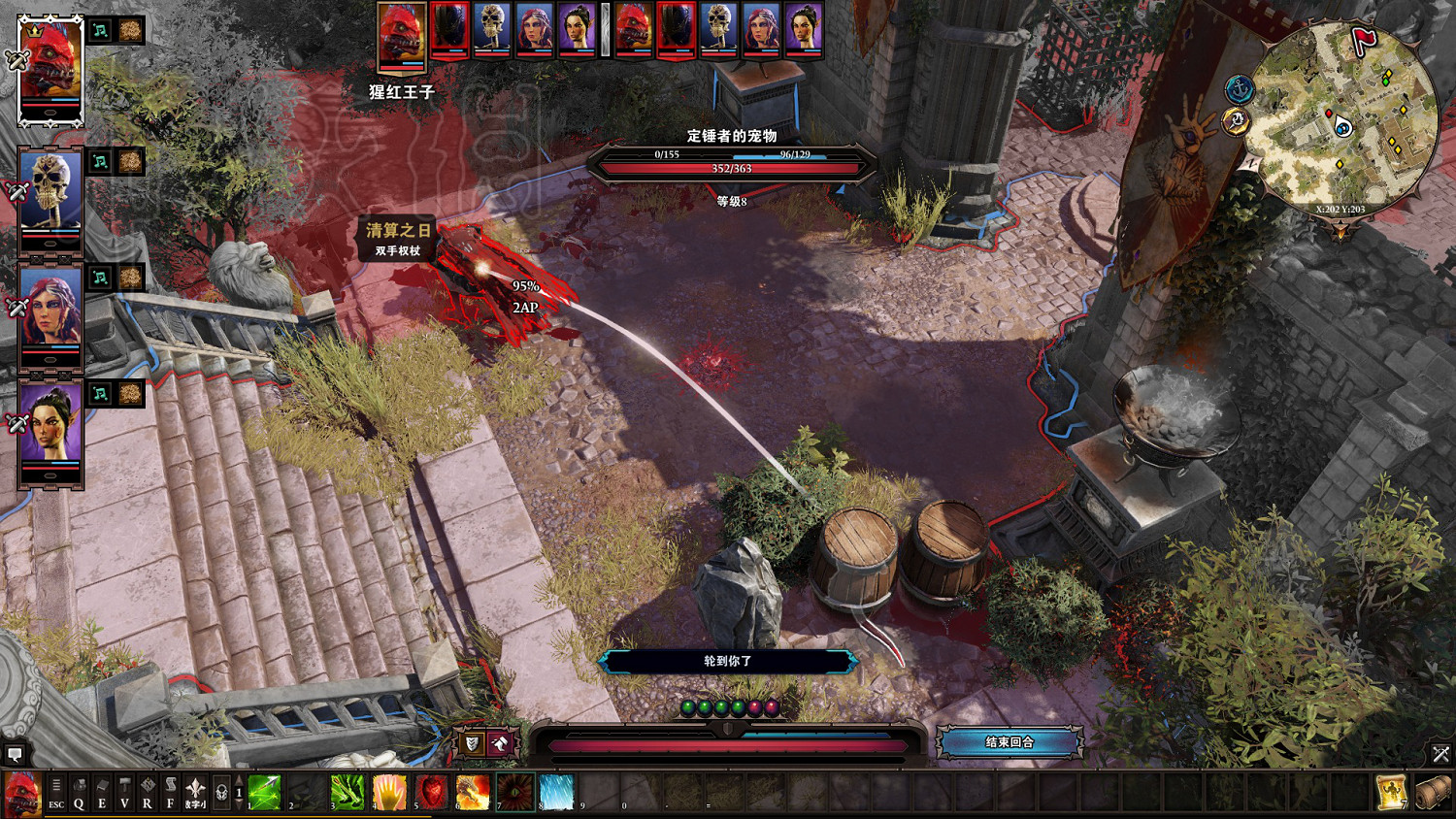This screenshot has width=1456, height=819.
Task: Activate the red heart skill in slot 5
Action: coord(431,793)
